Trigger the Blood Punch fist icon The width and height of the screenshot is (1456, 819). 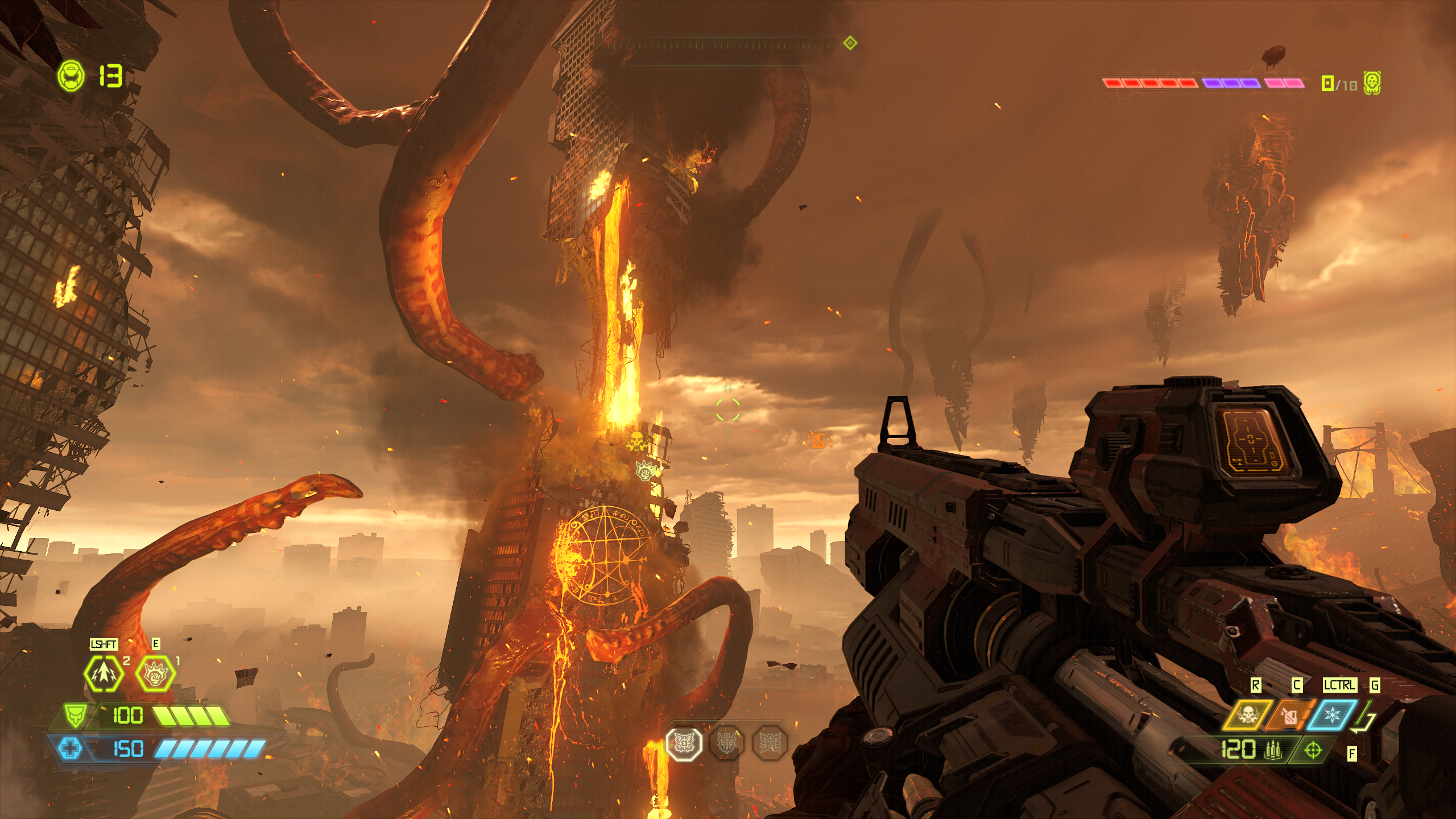pyautogui.click(x=155, y=673)
